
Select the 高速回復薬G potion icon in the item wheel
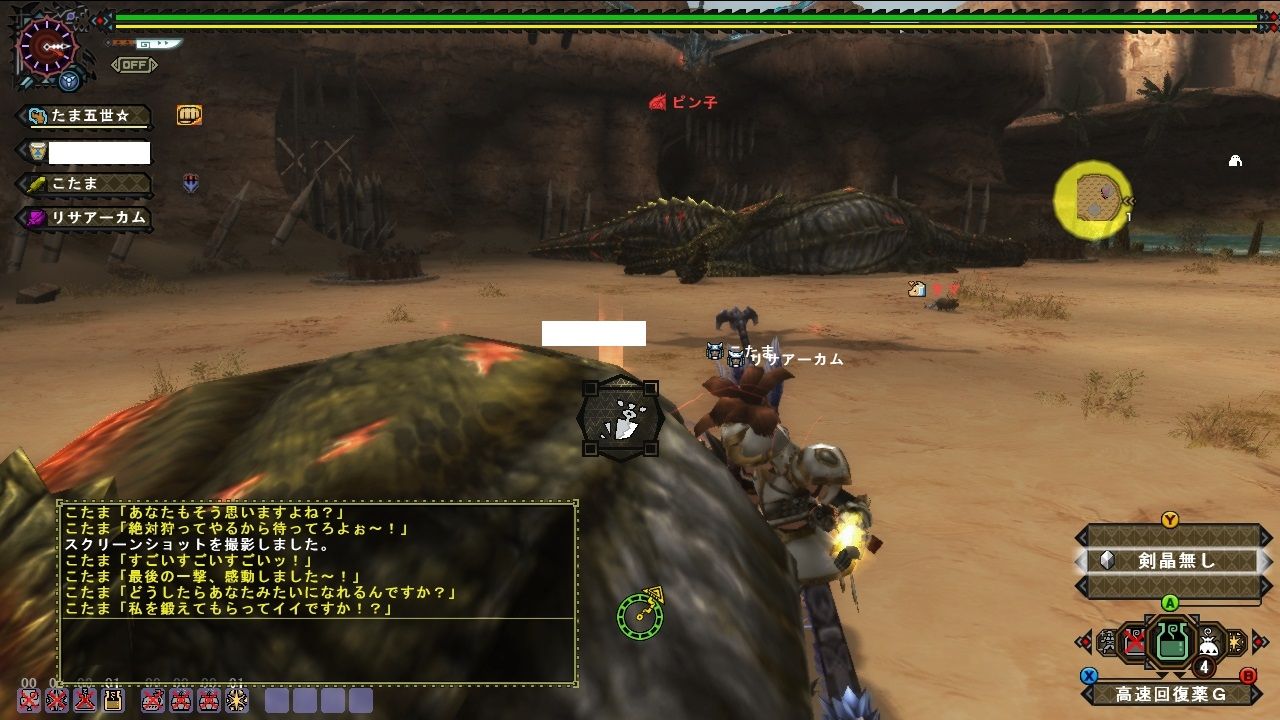[x=1171, y=642]
